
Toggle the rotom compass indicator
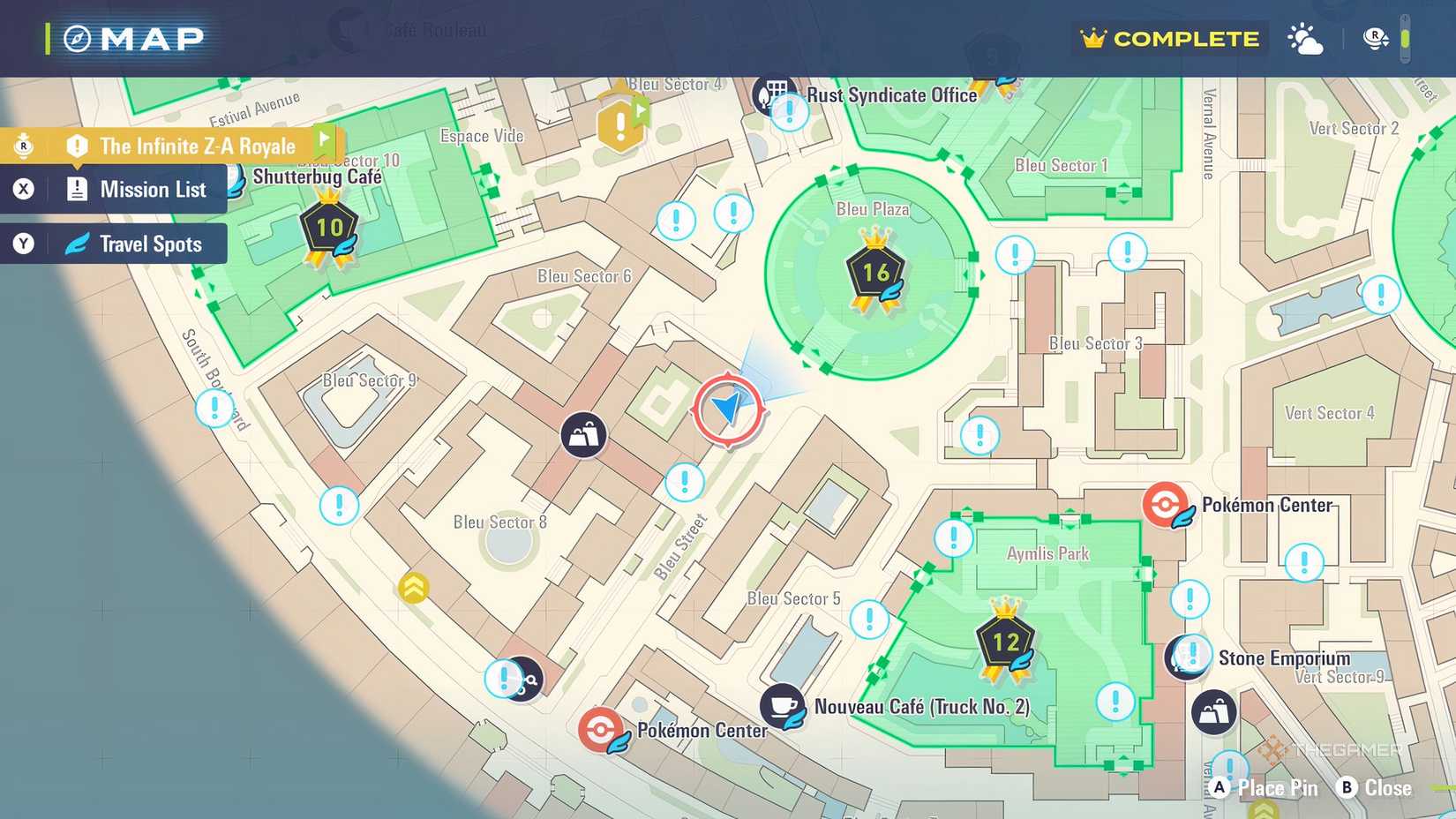point(1374,39)
